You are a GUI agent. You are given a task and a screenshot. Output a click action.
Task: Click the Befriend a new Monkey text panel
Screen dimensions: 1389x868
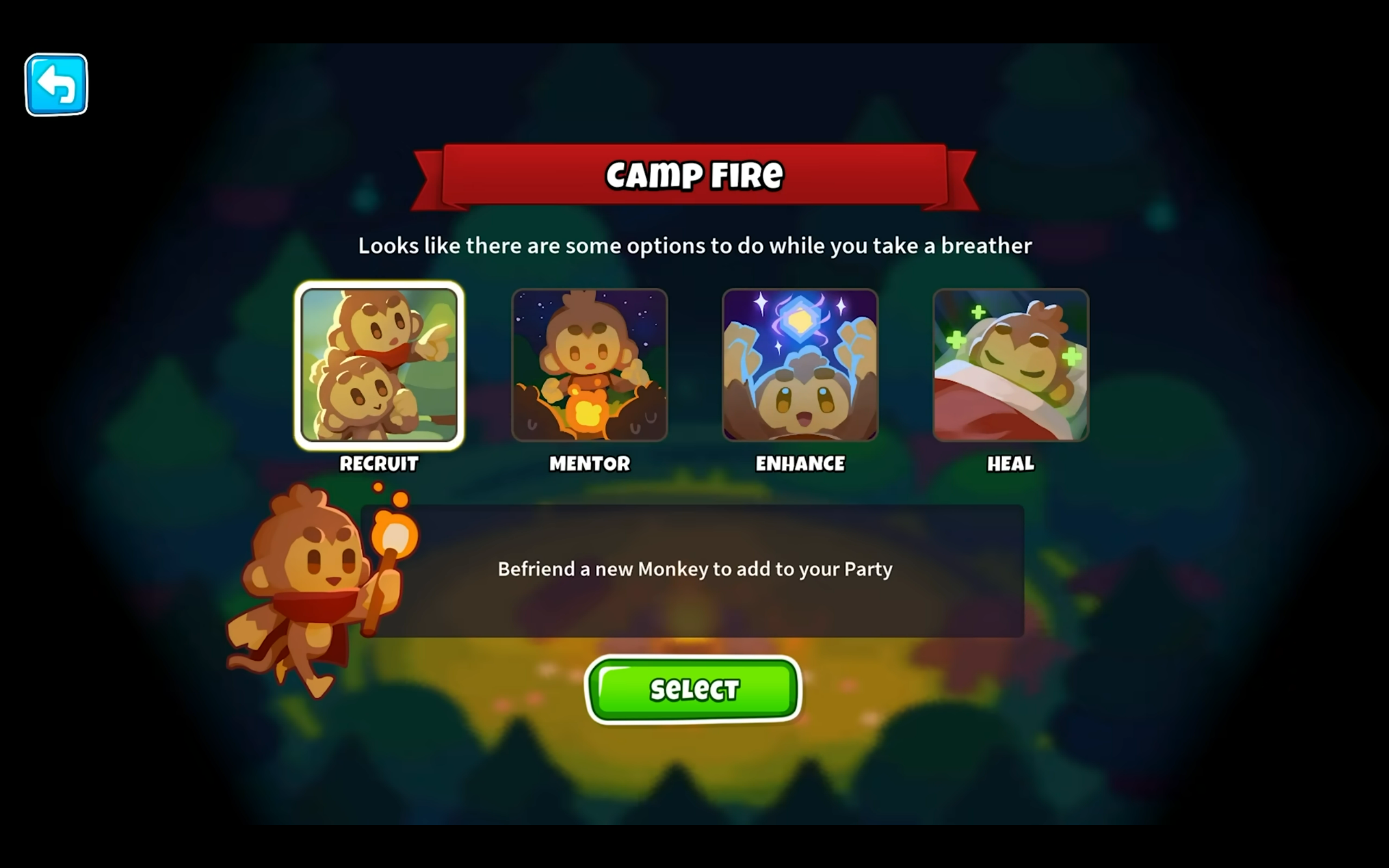pos(694,569)
